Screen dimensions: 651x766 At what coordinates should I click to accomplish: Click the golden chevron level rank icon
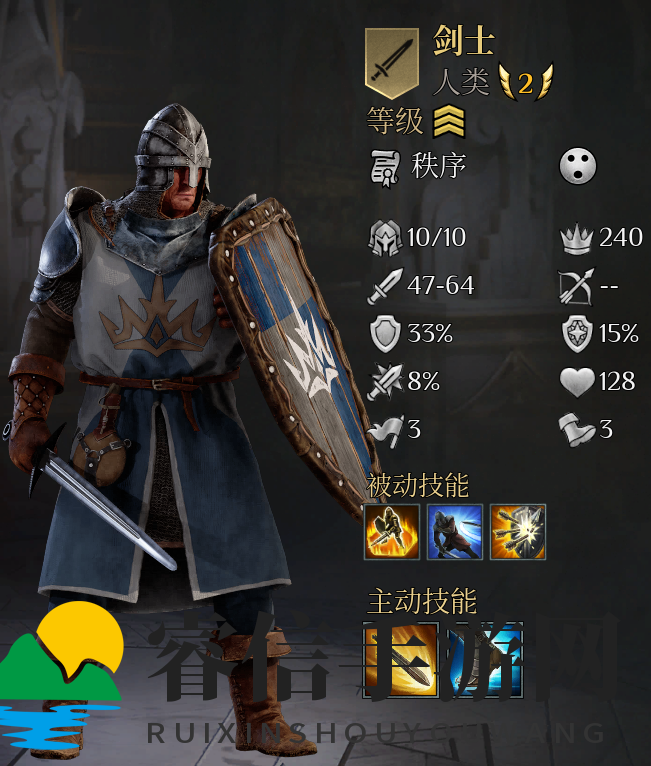point(449,123)
